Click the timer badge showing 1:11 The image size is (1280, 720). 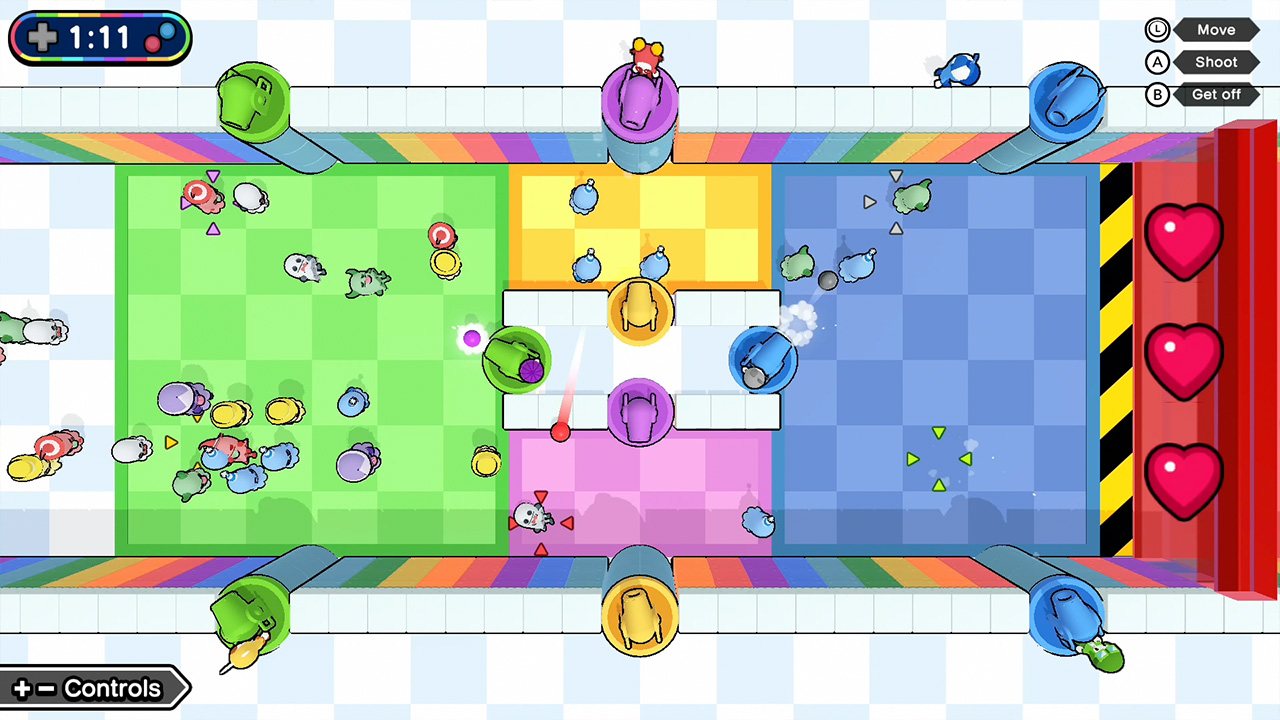[98, 37]
